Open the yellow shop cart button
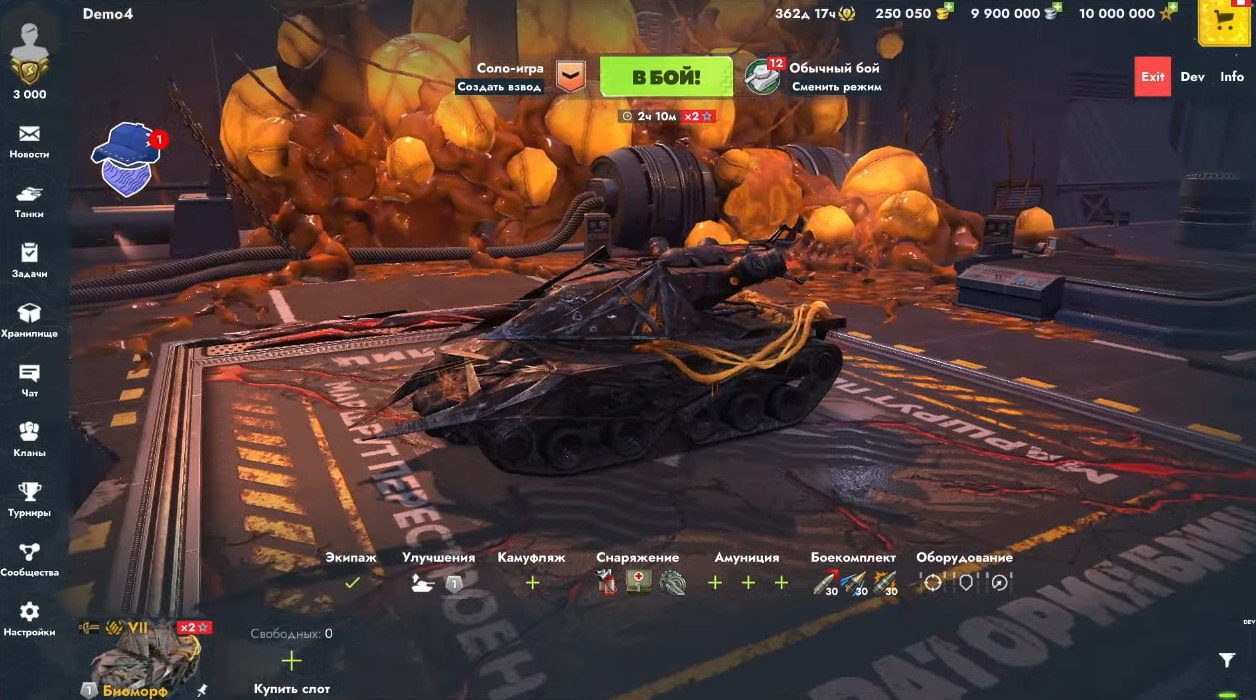The height and width of the screenshot is (700, 1256). (x=1224, y=21)
